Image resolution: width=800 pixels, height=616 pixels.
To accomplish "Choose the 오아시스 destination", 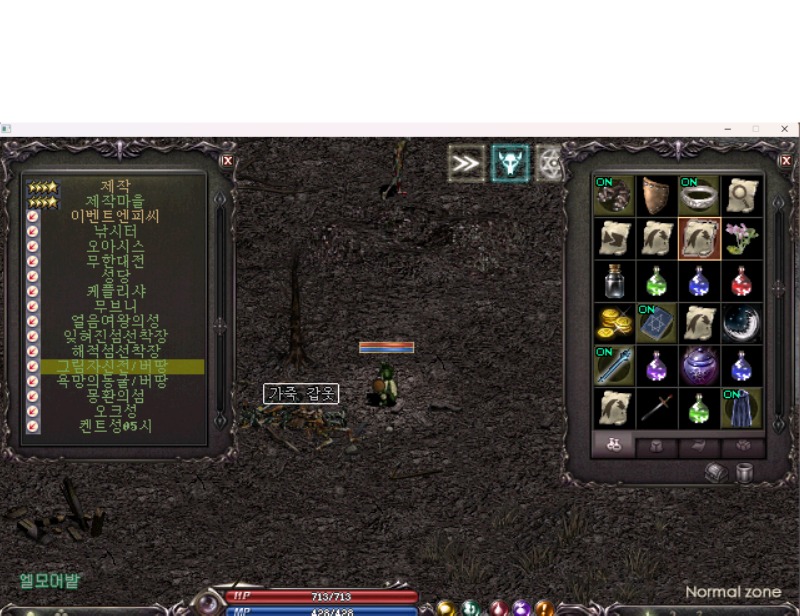I will (x=115, y=245).
